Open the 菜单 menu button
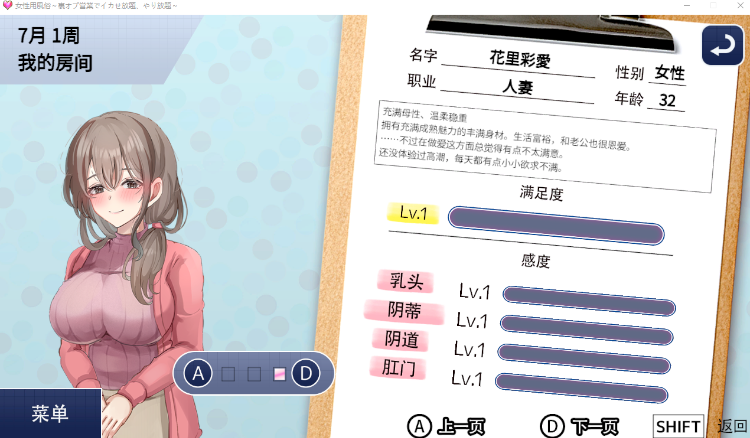Screen dimensions: 750x438 pos(50,414)
